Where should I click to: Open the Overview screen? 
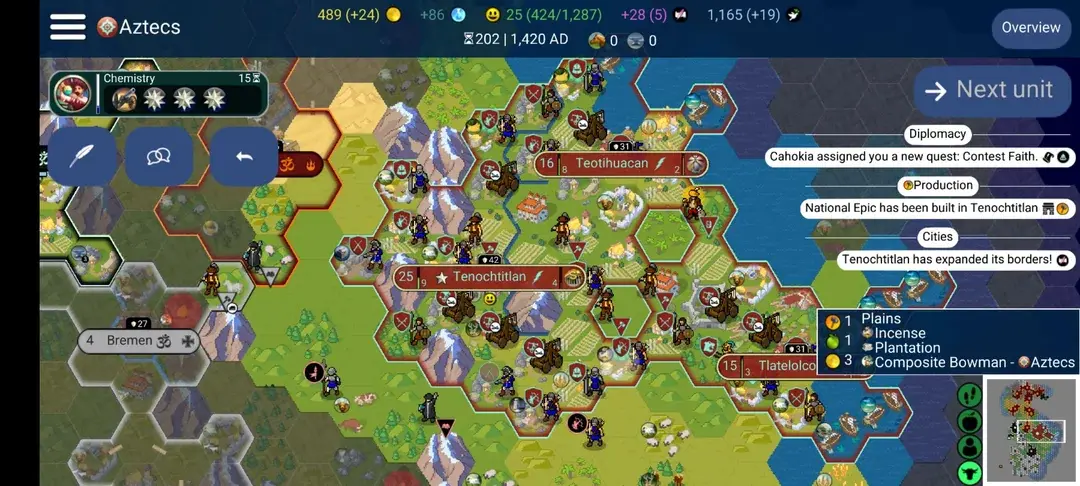pos(1030,27)
